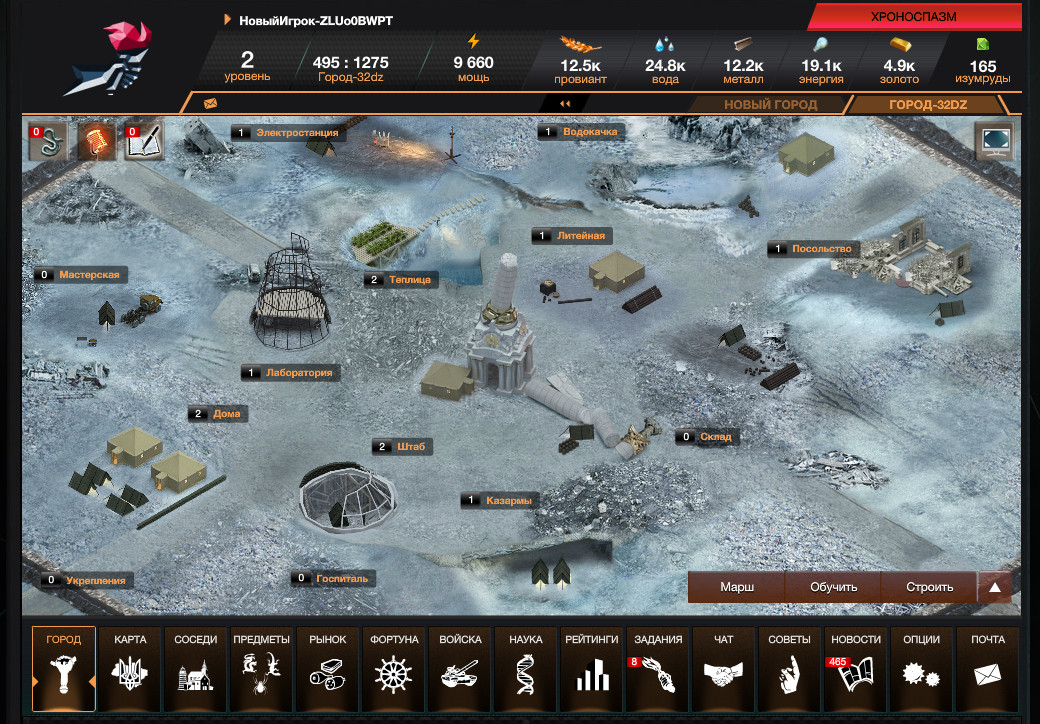Switch to the Новый город tab
Viewport: 1040px width, 724px height.
coord(770,105)
